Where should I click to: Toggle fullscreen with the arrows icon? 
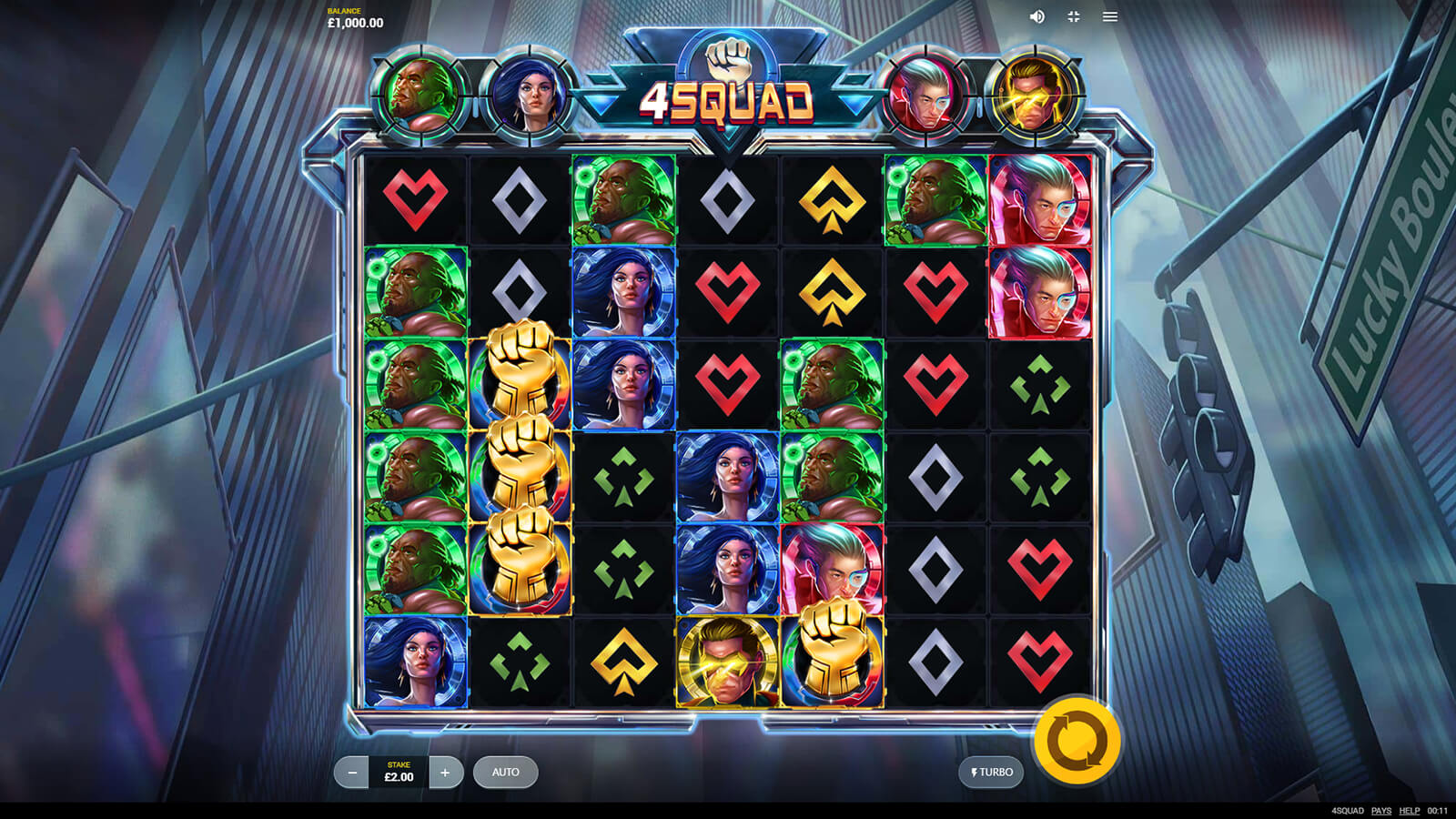pyautogui.click(x=1074, y=16)
